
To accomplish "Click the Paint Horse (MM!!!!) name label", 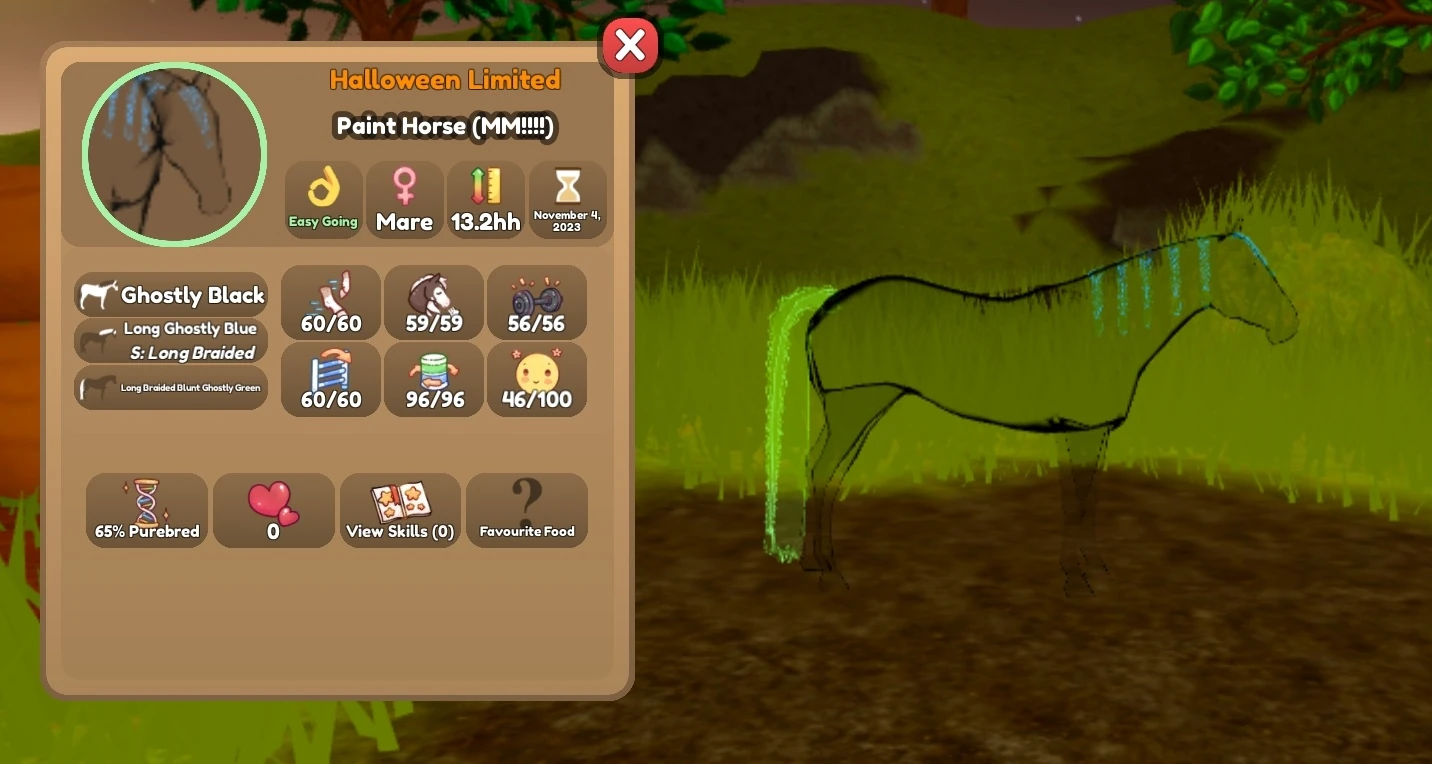I will pyautogui.click(x=445, y=127).
